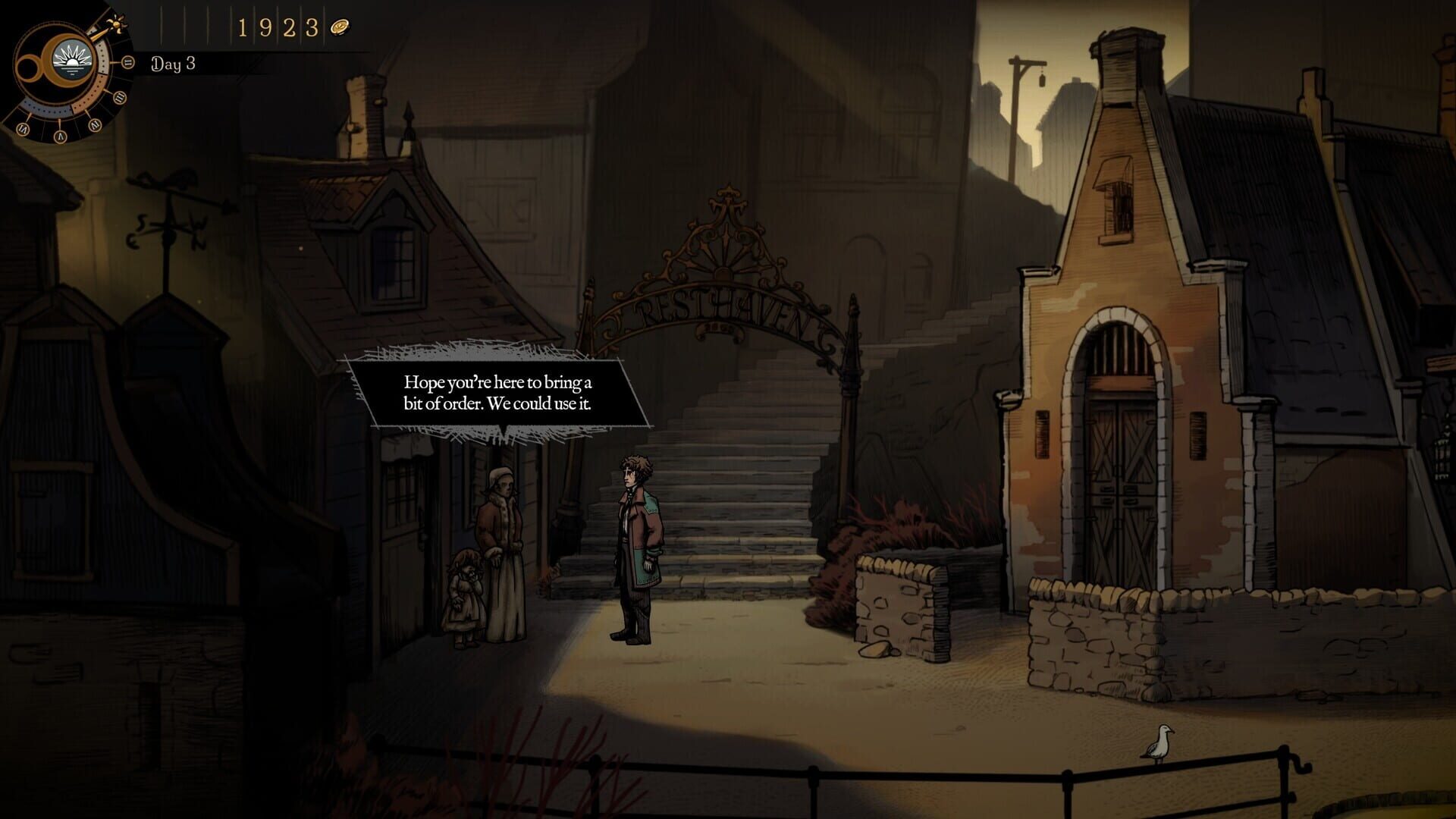Select Roman numeral III on the clock dial

[x=119, y=97]
